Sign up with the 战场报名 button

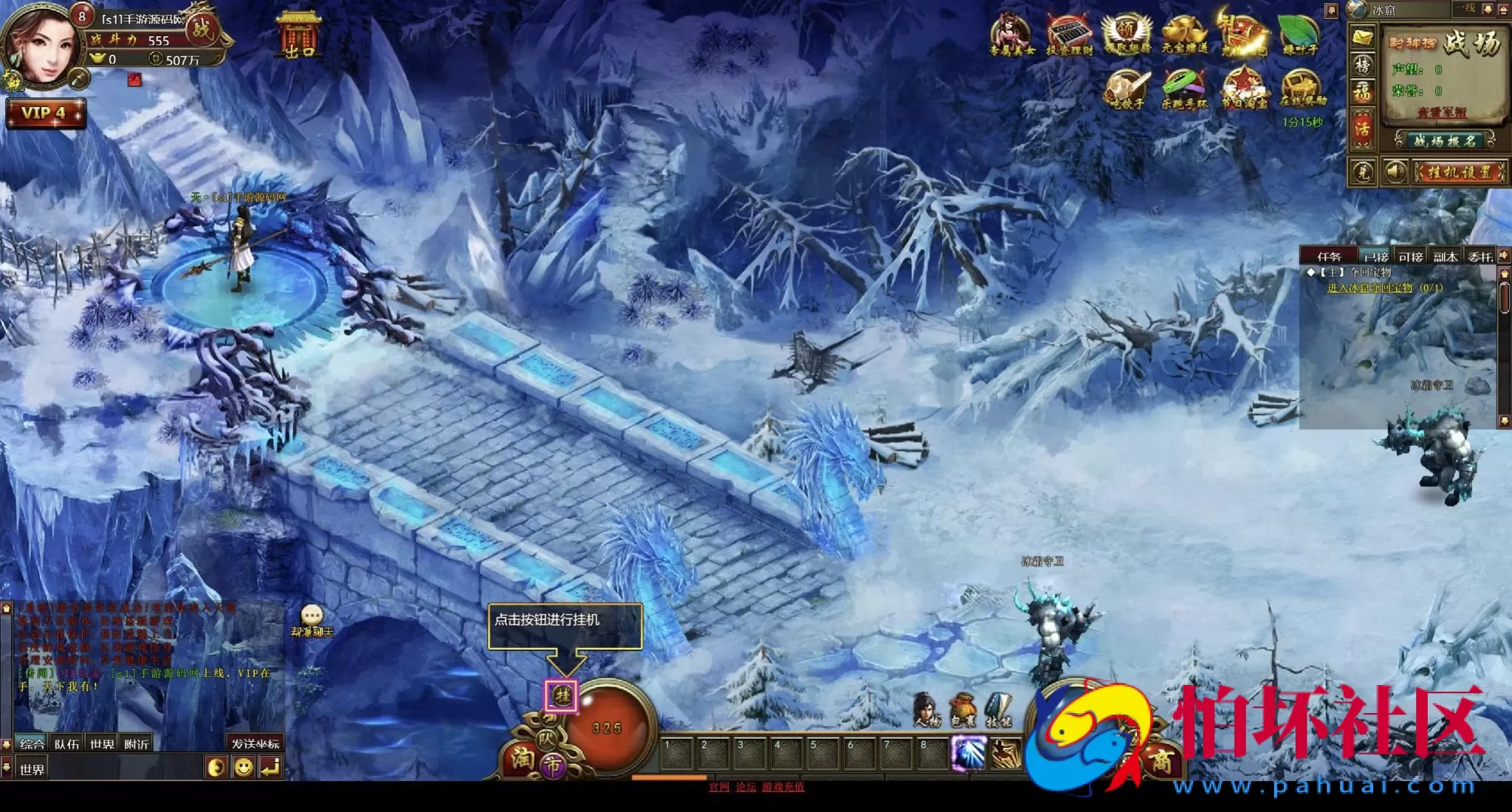pos(1443,140)
